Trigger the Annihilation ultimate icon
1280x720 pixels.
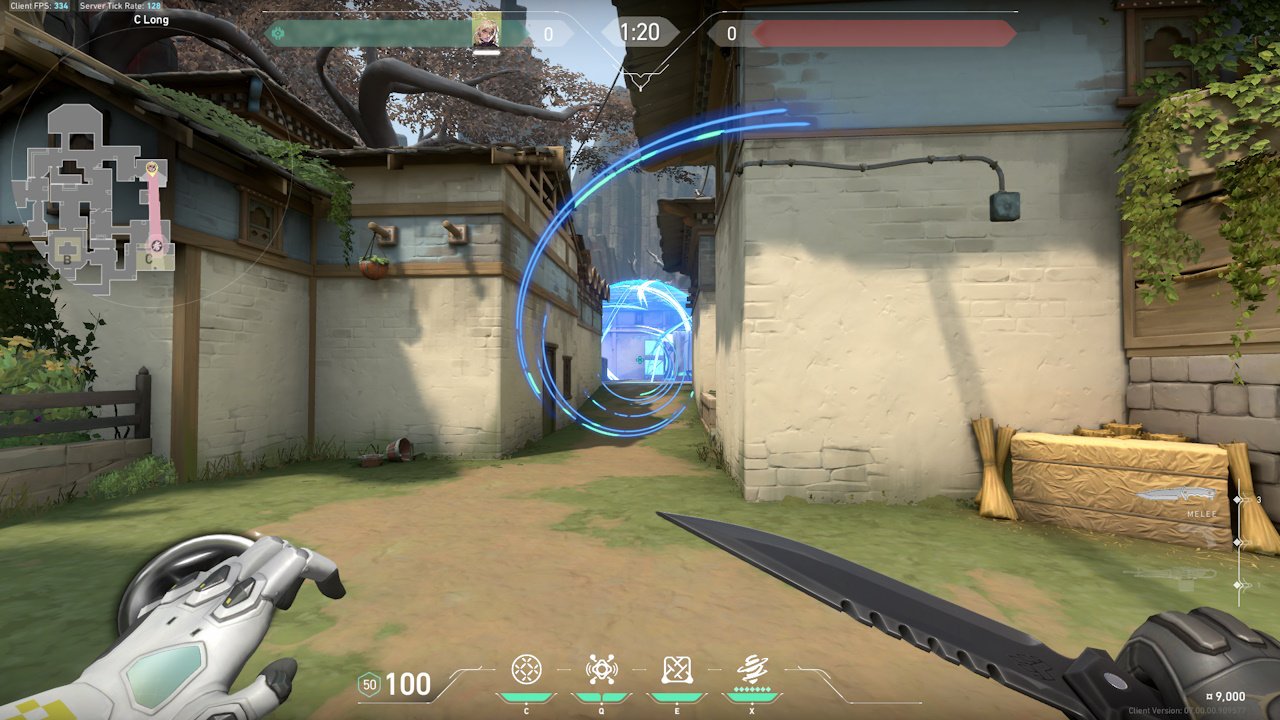pyautogui.click(x=752, y=669)
